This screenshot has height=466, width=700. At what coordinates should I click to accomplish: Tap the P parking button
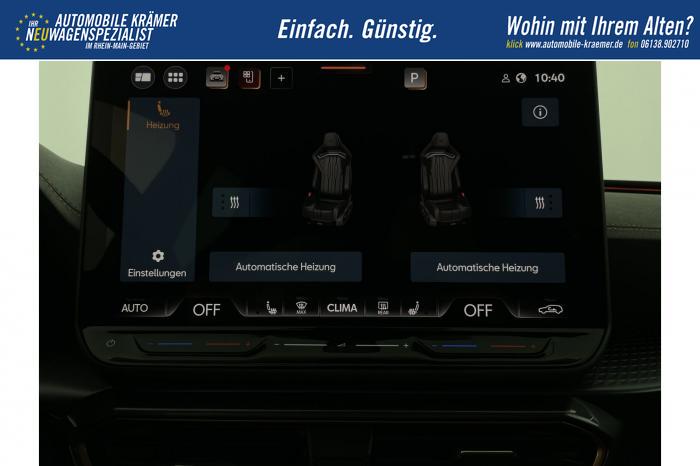(415, 77)
